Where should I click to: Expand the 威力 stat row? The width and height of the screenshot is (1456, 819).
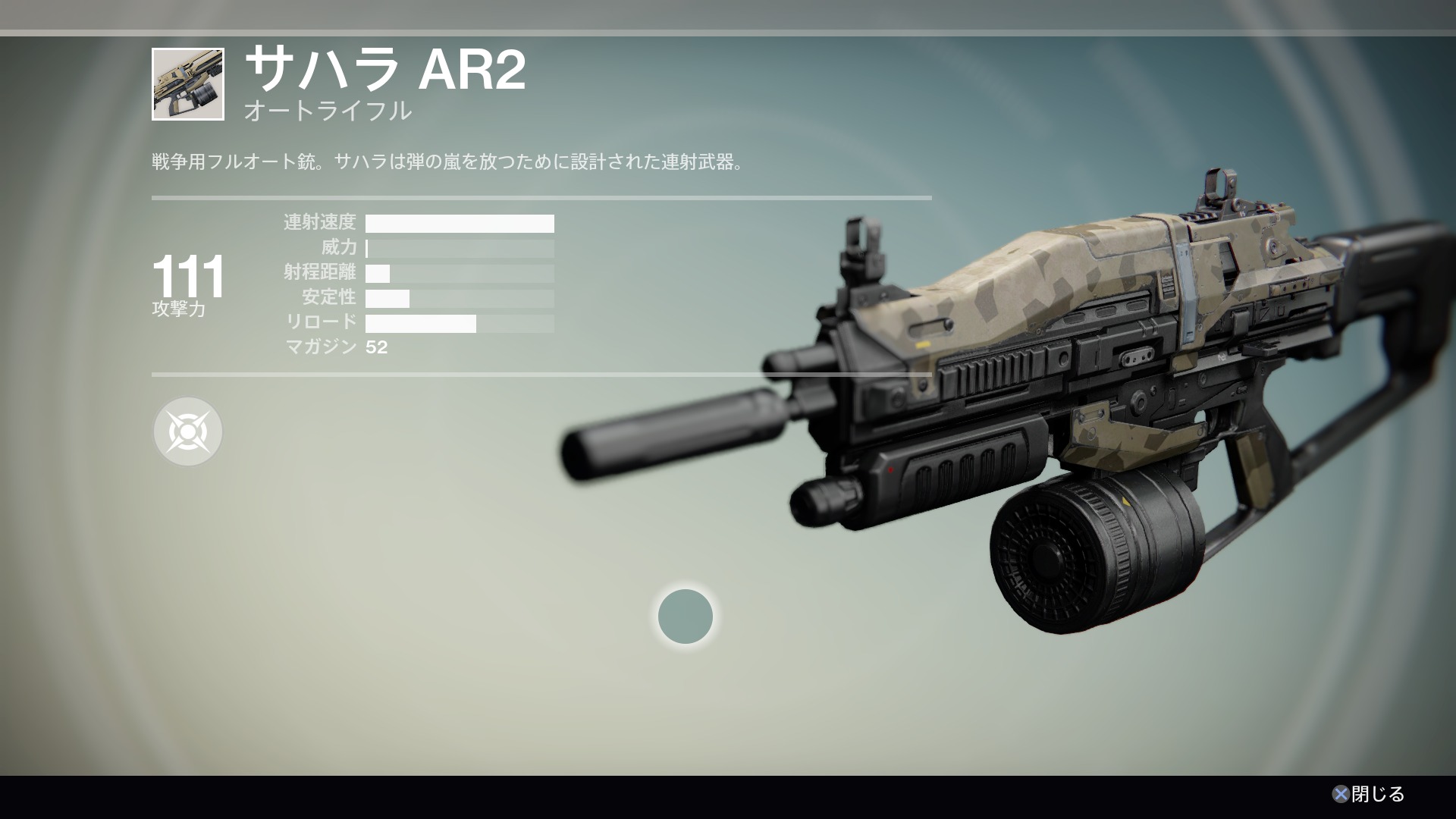point(459,249)
